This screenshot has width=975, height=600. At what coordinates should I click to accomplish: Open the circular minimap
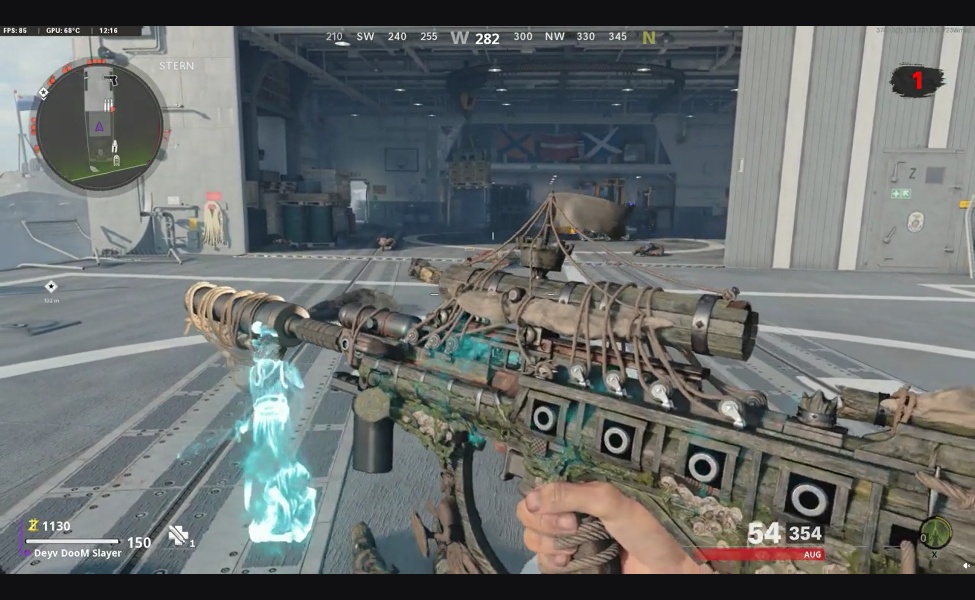98,126
